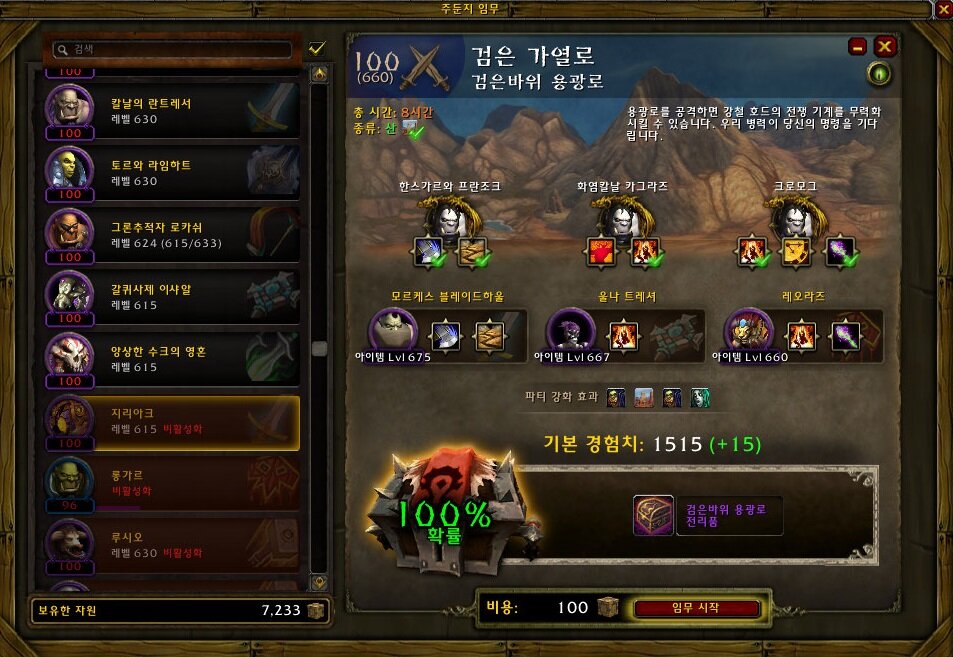Choose the inactive follower 지리아크
Screen dimensions: 953x657
(172, 422)
